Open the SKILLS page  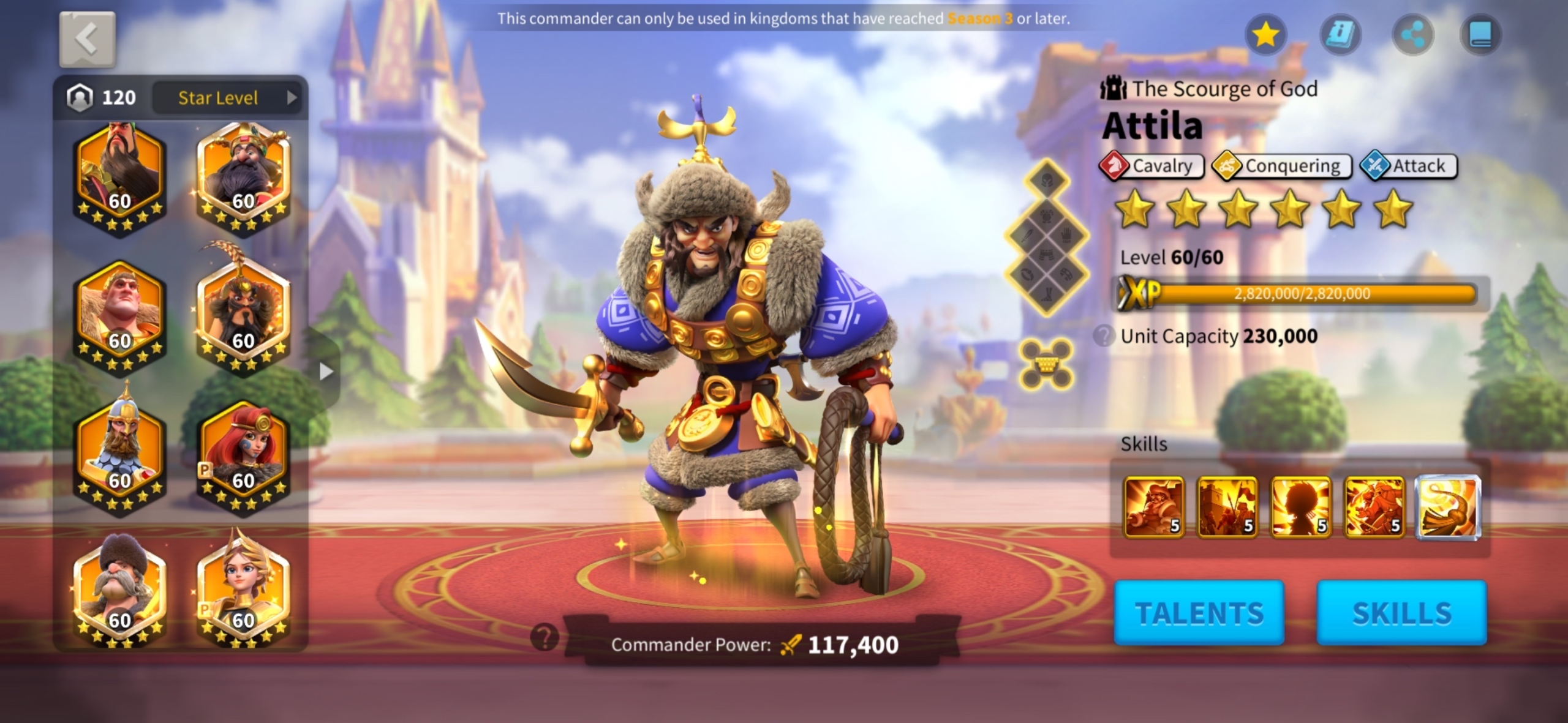1401,613
